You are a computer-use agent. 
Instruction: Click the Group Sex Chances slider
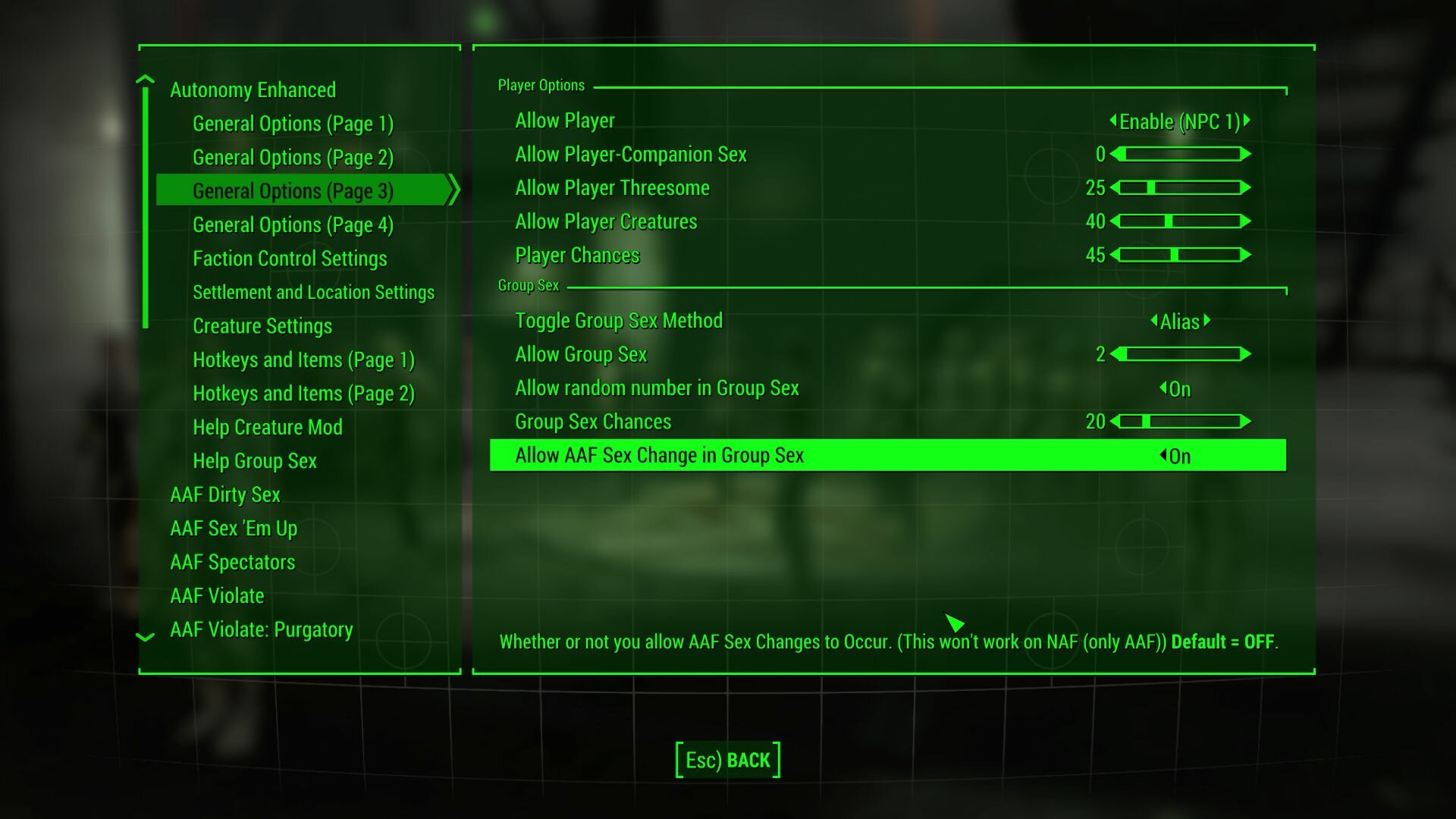click(1180, 422)
